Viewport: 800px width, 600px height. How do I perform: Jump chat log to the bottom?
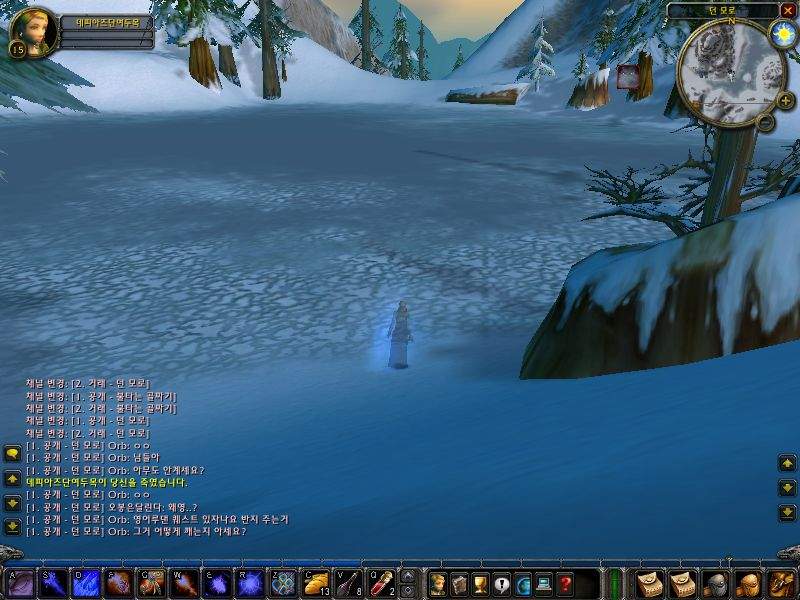click(x=12, y=526)
